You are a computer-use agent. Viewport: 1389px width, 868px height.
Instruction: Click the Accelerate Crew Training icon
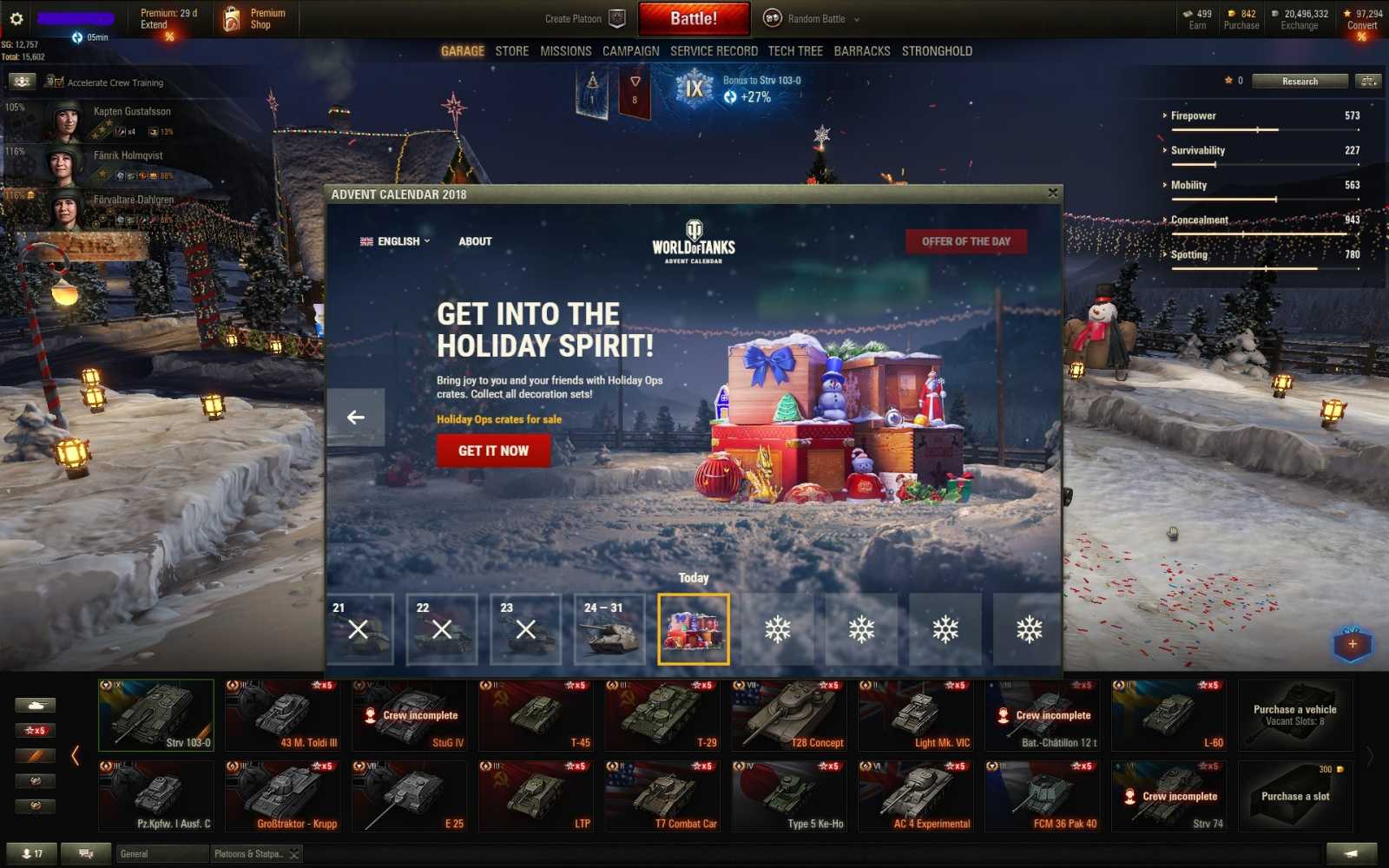tap(21, 81)
